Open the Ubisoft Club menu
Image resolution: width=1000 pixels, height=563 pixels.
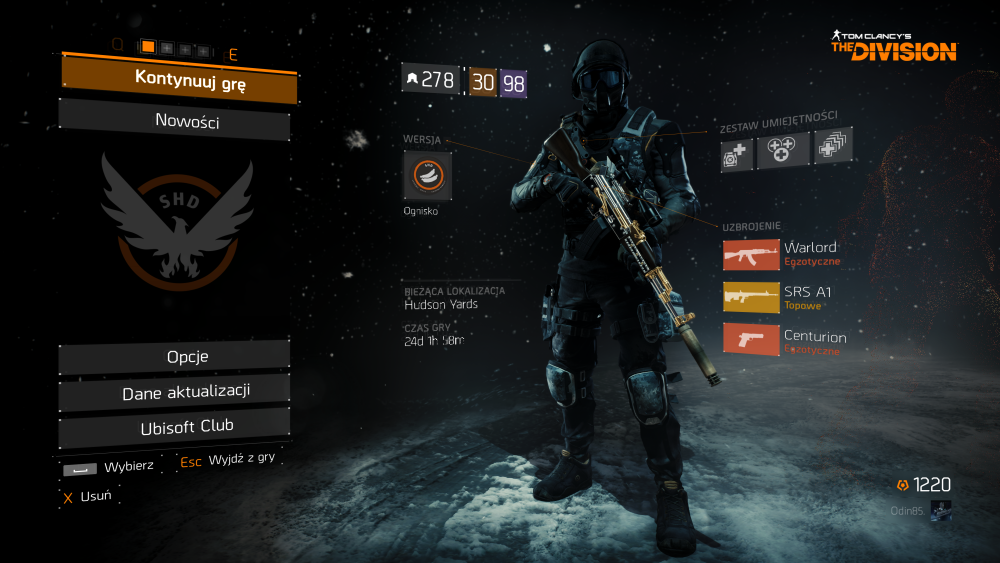point(175,427)
